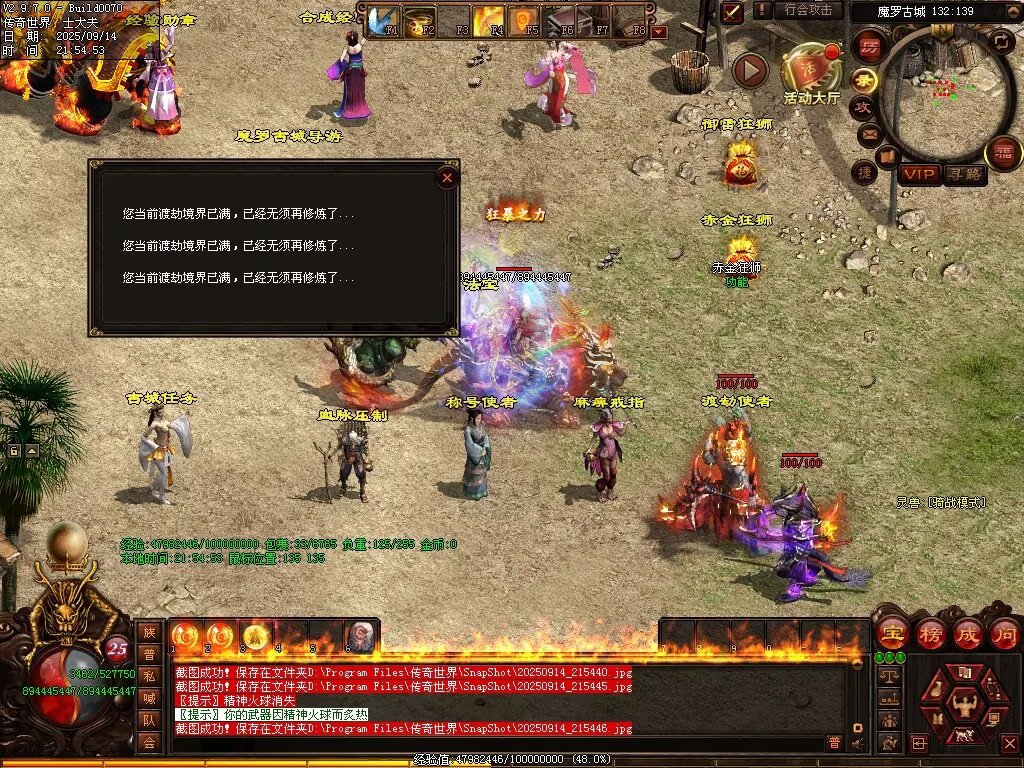Screen dimensions: 1024x768
Task: Use the skill in hotbar slot 1
Action: pyautogui.click(x=185, y=634)
